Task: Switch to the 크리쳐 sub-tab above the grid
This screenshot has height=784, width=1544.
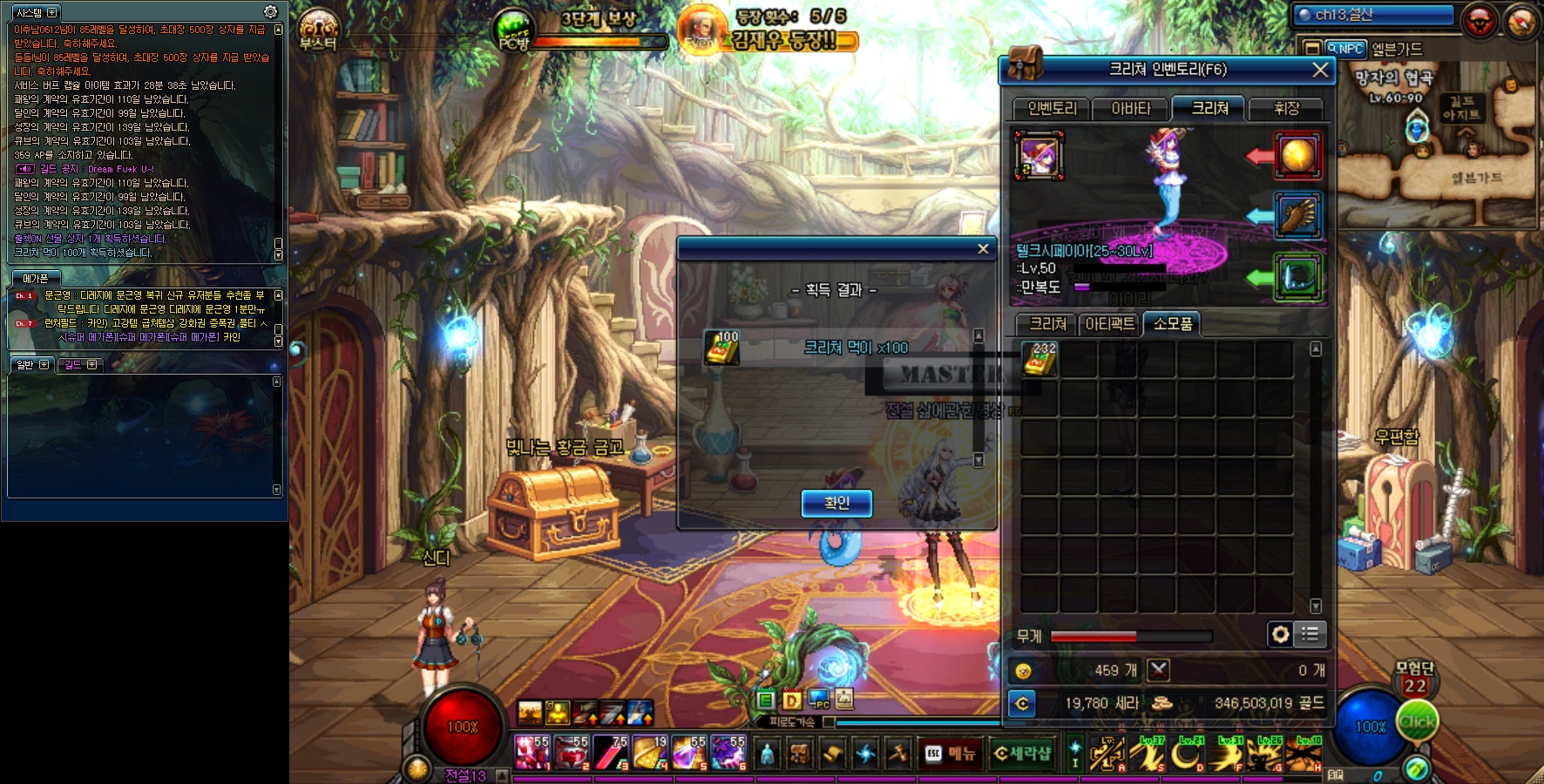Action: tap(1047, 324)
